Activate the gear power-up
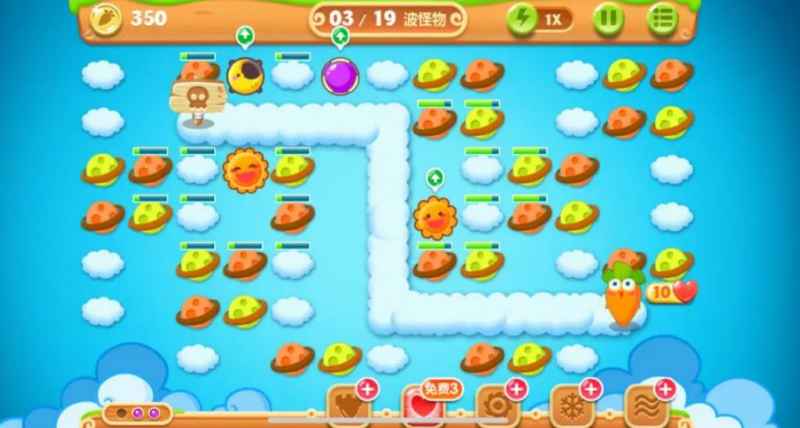Screen dimensions: 800x428 497,405
